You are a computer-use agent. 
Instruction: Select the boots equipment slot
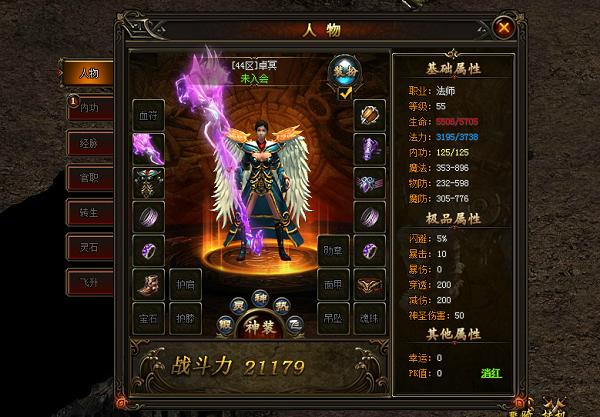149,284
